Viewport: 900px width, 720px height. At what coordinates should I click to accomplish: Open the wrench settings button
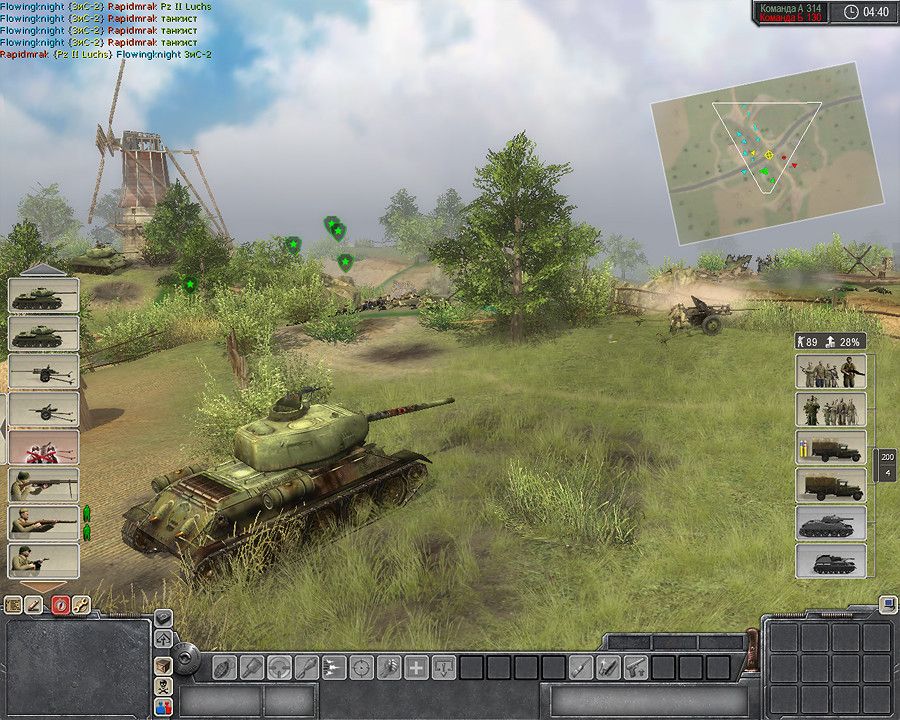click(x=82, y=604)
